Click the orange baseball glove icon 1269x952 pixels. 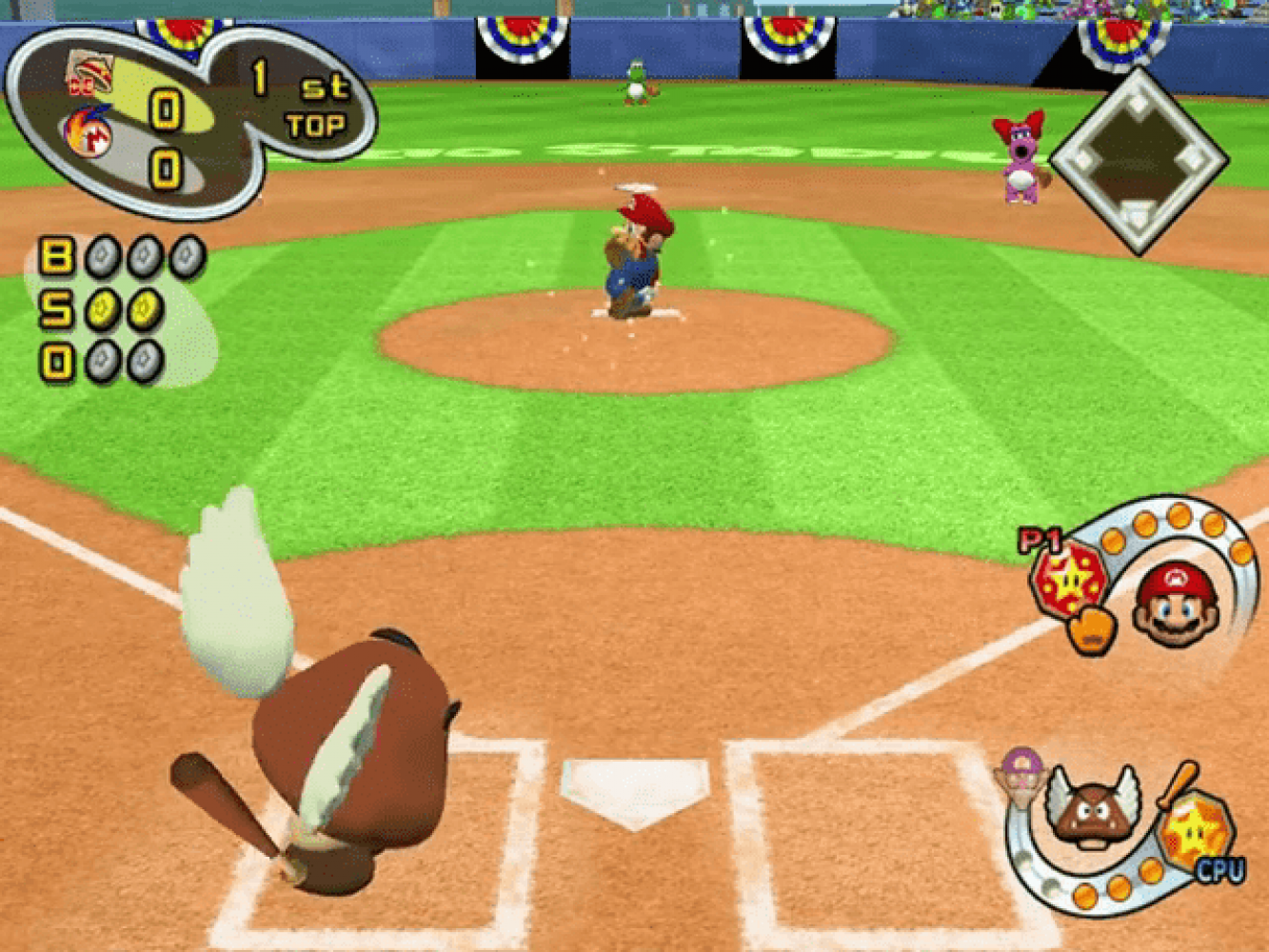point(1091,630)
